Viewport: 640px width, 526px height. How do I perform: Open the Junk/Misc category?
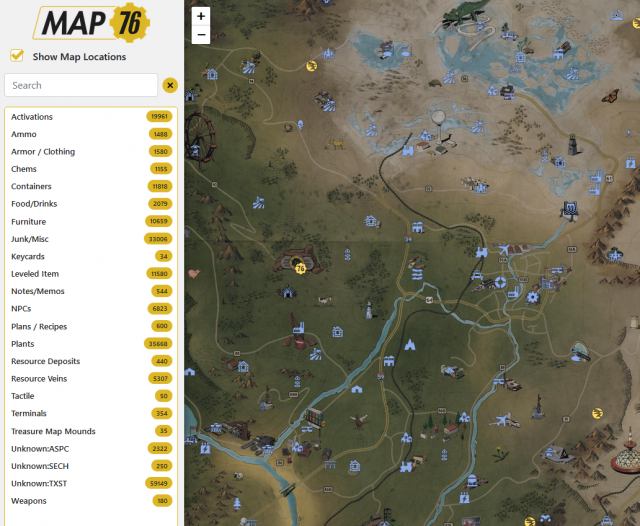30,239
